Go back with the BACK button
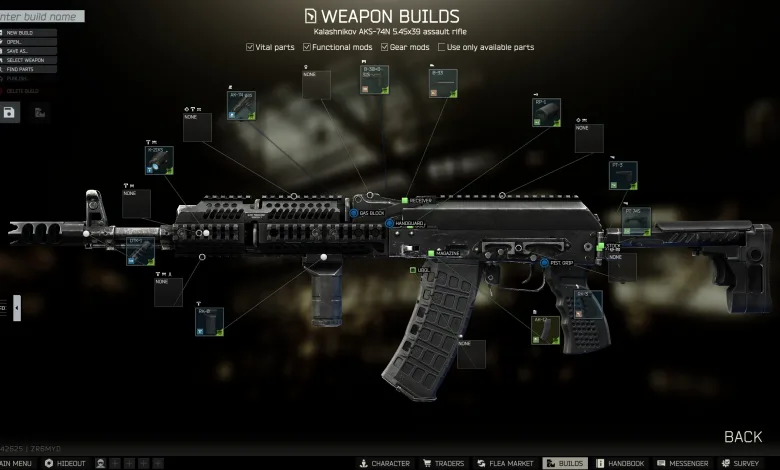Image resolution: width=780 pixels, height=470 pixels. coord(743,437)
